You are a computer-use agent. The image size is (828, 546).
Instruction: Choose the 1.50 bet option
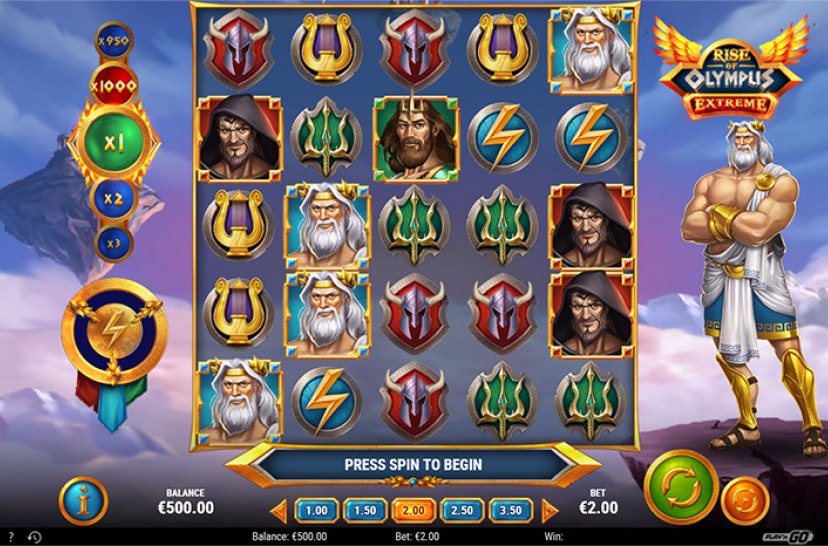point(364,510)
